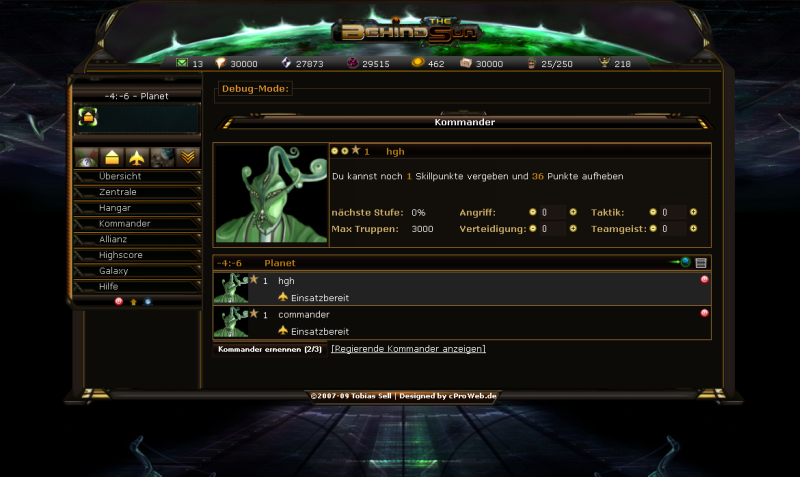Open the Regierende Kommander anzeigen link

point(408,349)
